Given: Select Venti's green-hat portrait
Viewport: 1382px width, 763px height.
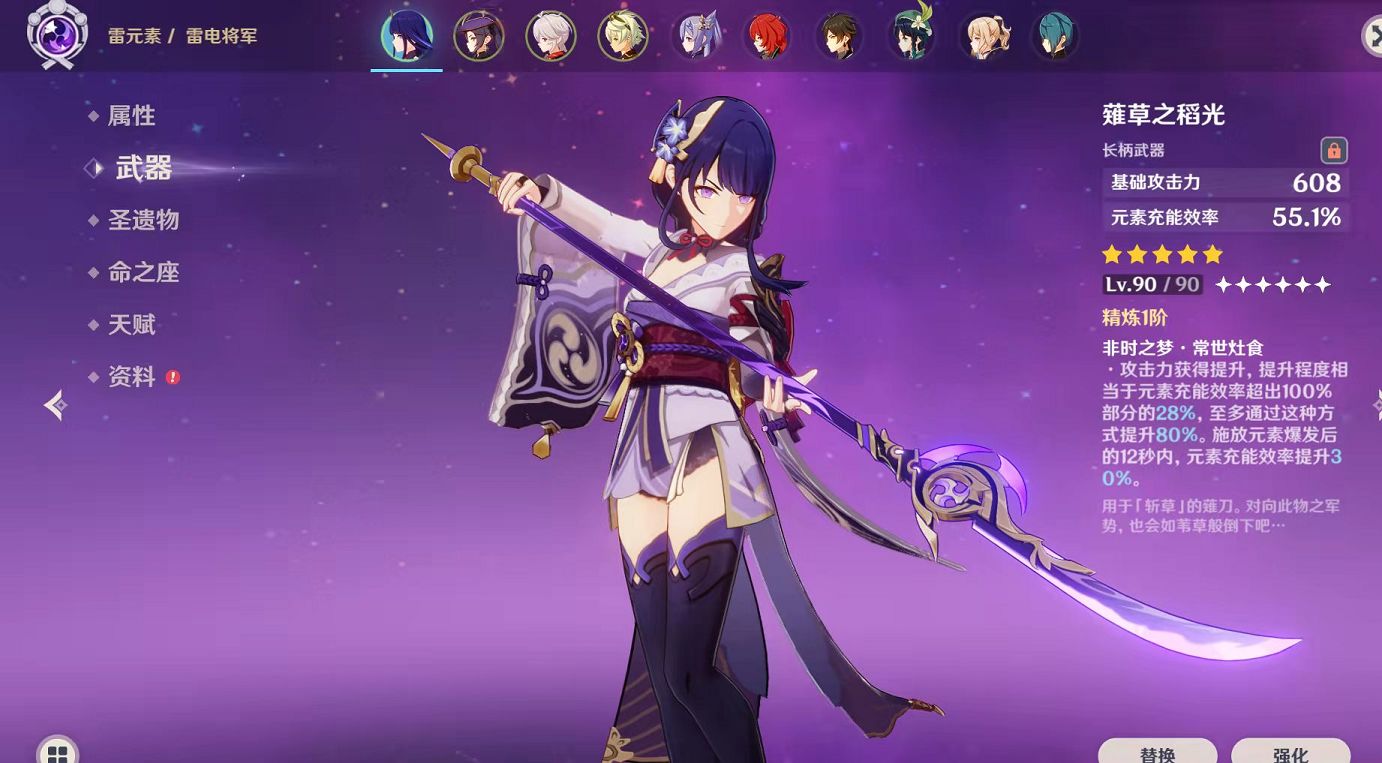Looking at the screenshot, I should coord(911,36).
